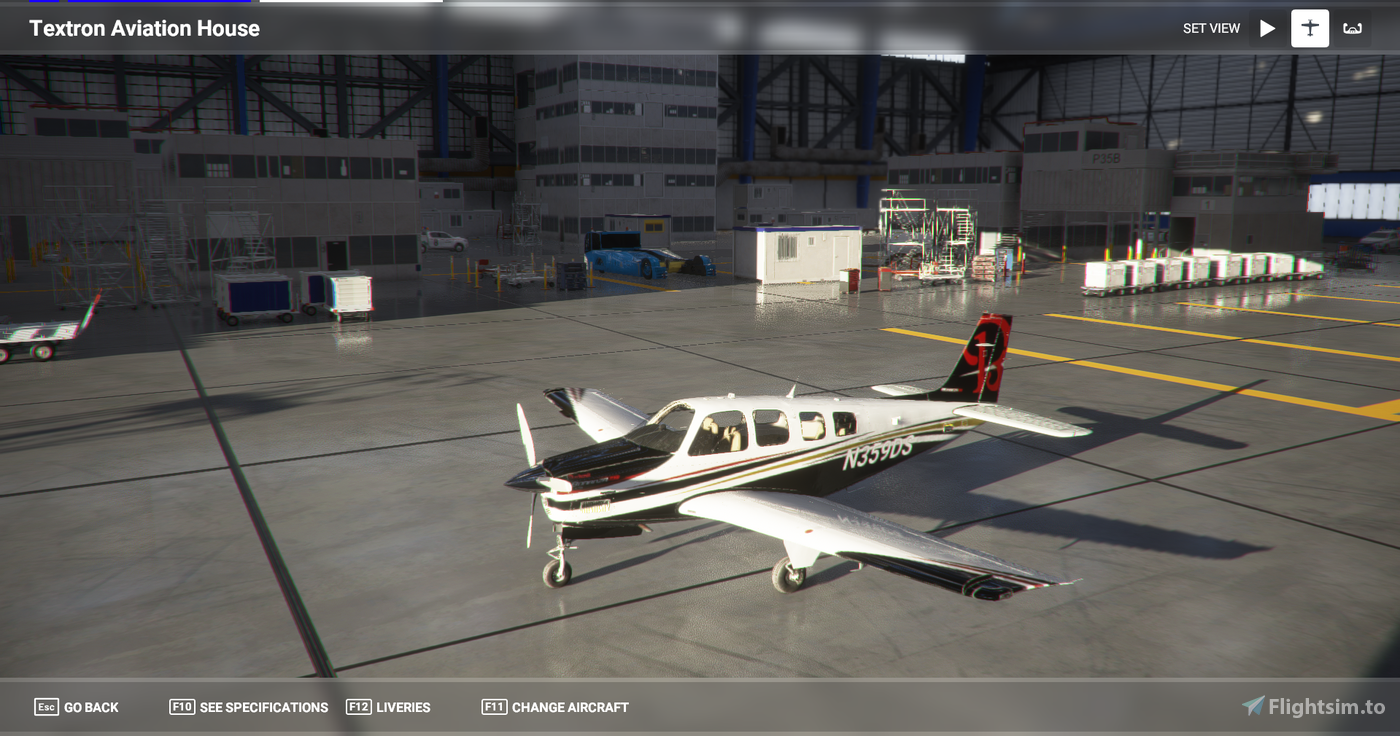Click the Flightsim.to leaf logo

(1251, 705)
